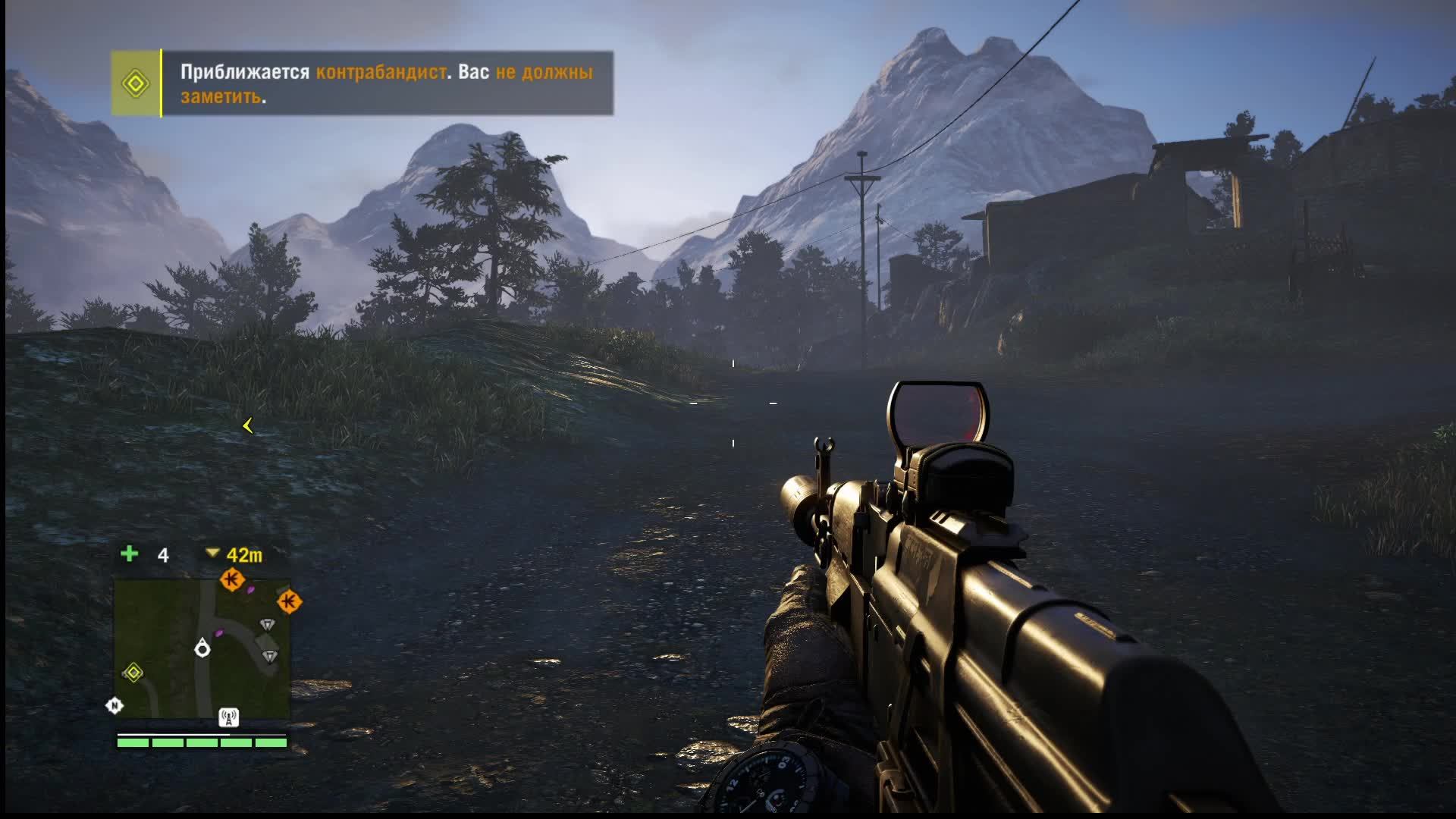Select the white player arrow on the minimap
The image size is (1456, 819).
(202, 648)
